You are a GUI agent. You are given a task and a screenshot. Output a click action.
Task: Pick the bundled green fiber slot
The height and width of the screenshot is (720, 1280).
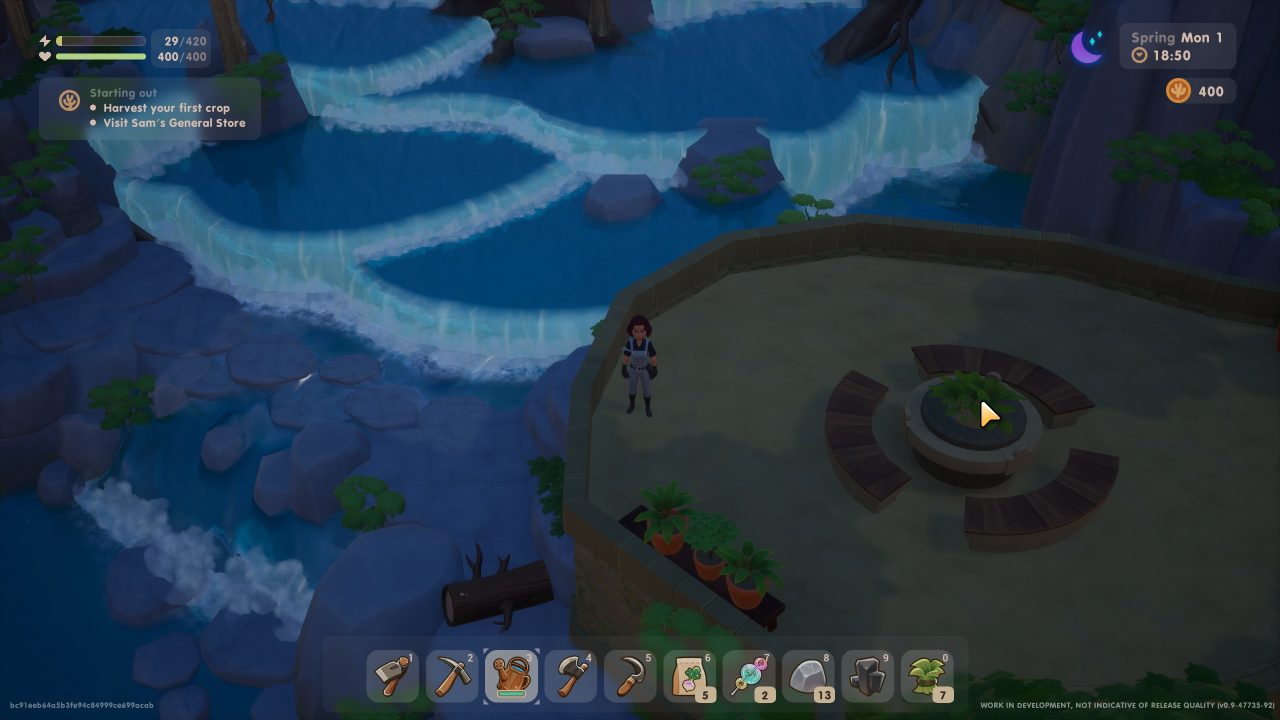tap(927, 676)
